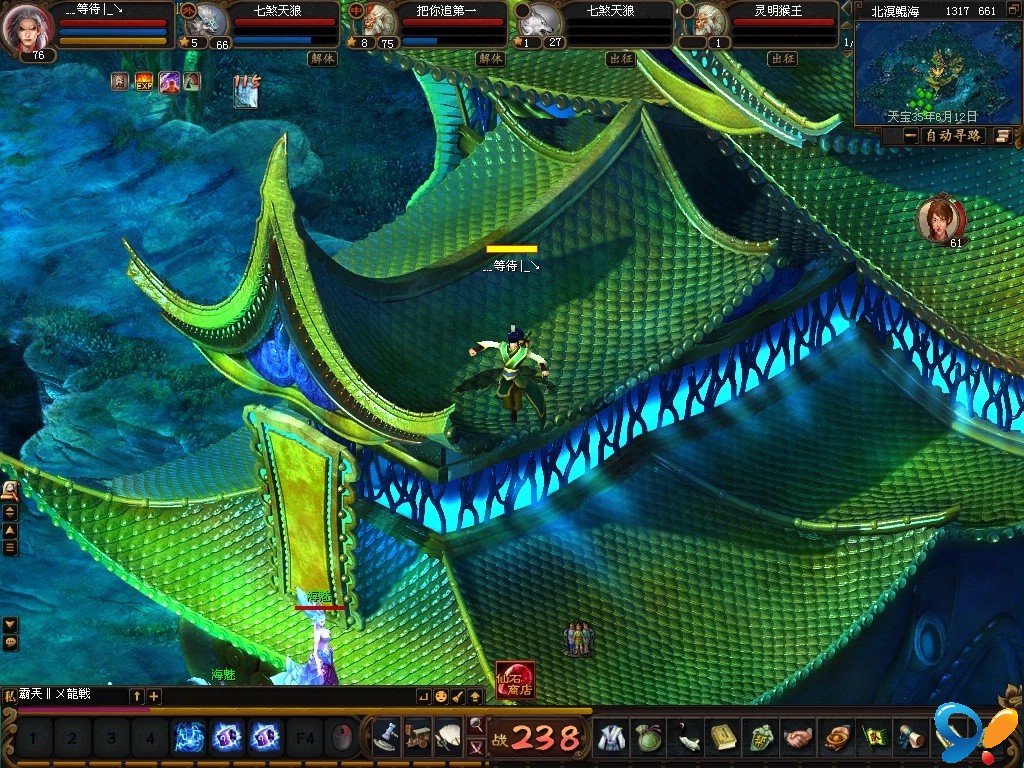Click the minus button left of 自动寻路
This screenshot has width=1024, height=768.
point(911,136)
